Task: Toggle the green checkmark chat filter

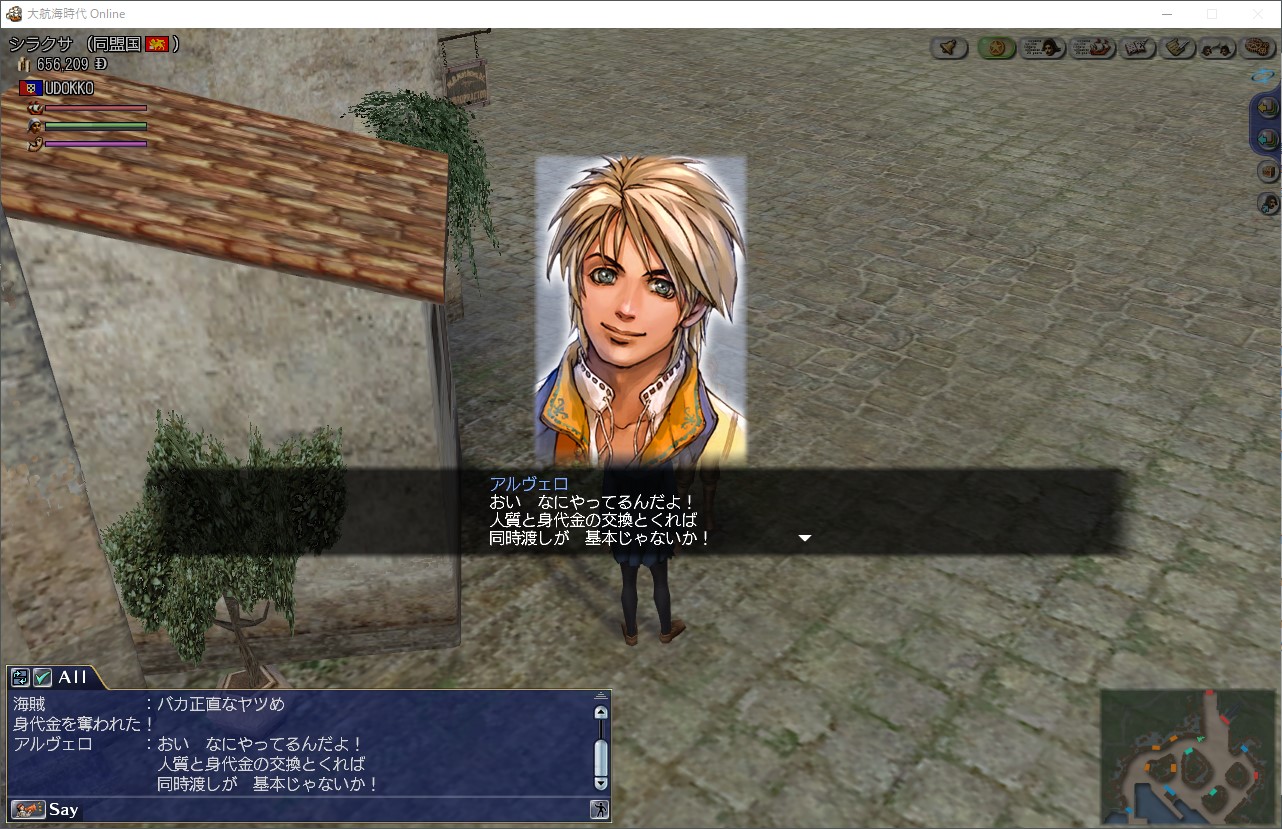Action: pyautogui.click(x=43, y=677)
